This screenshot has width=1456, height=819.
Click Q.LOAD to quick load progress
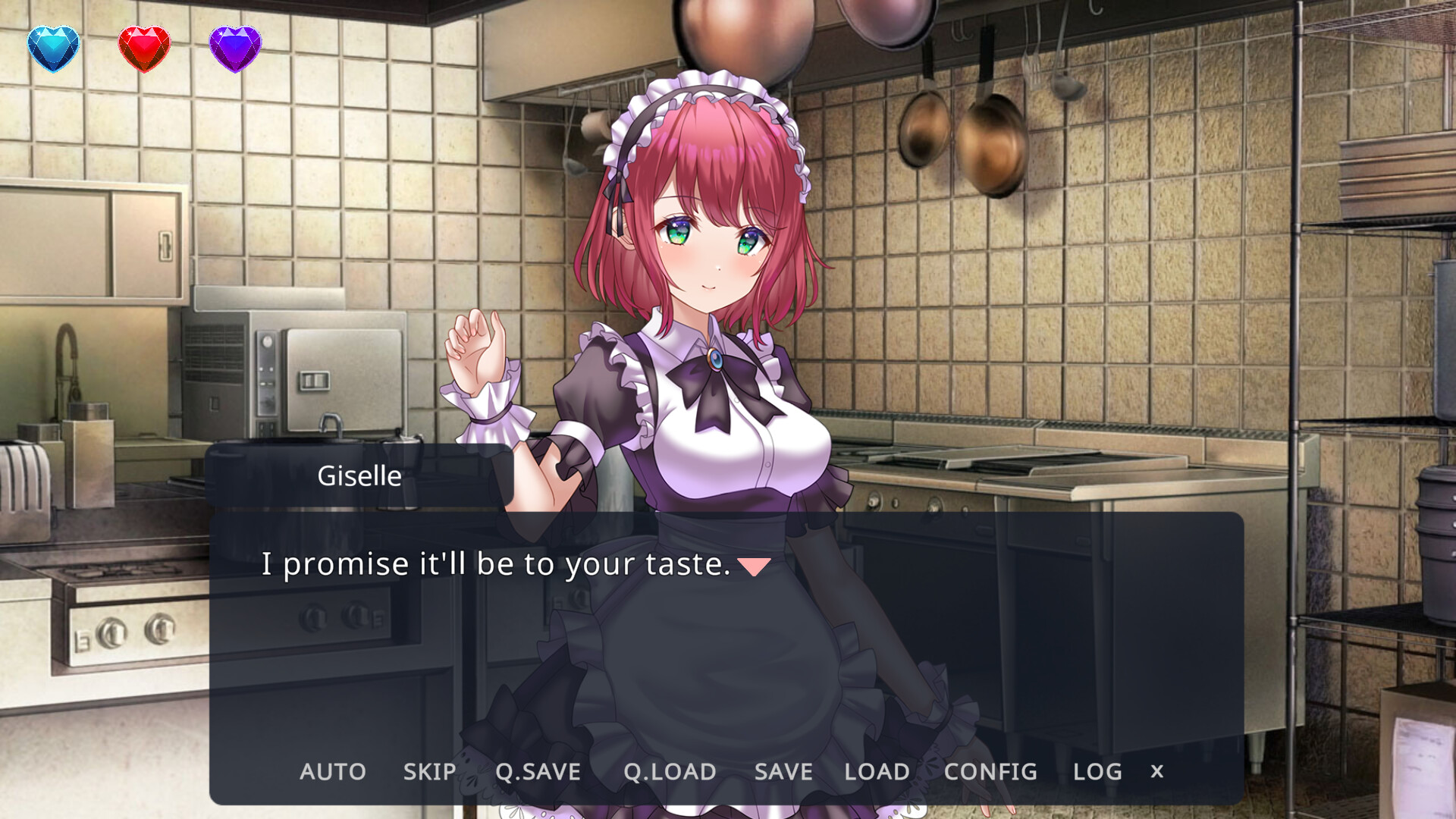(x=669, y=771)
